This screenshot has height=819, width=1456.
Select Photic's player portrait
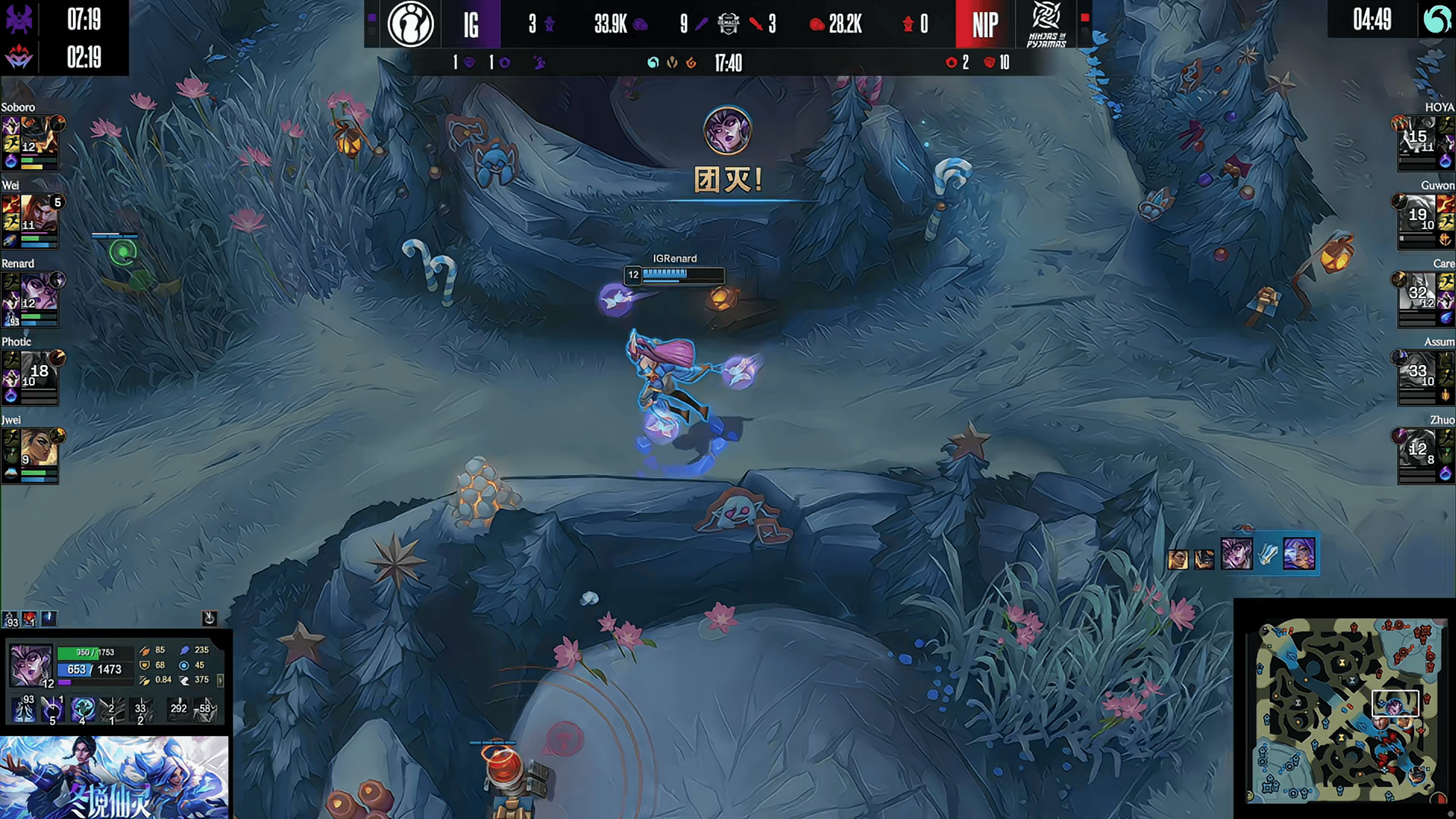[39, 369]
